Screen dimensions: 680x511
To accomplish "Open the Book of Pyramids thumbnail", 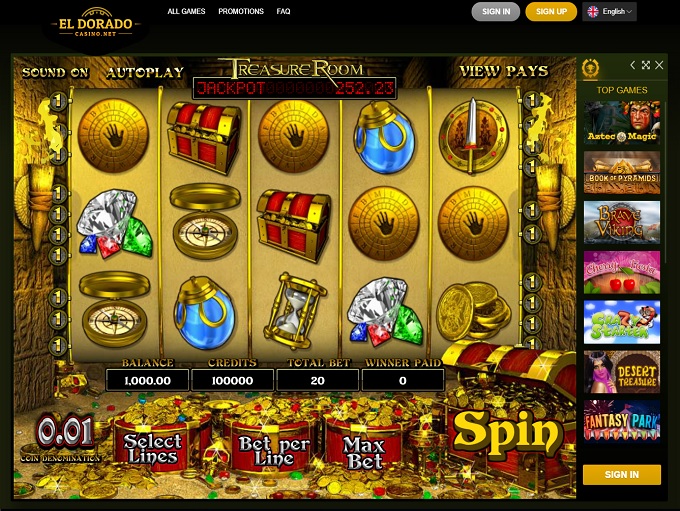I will tap(621, 172).
